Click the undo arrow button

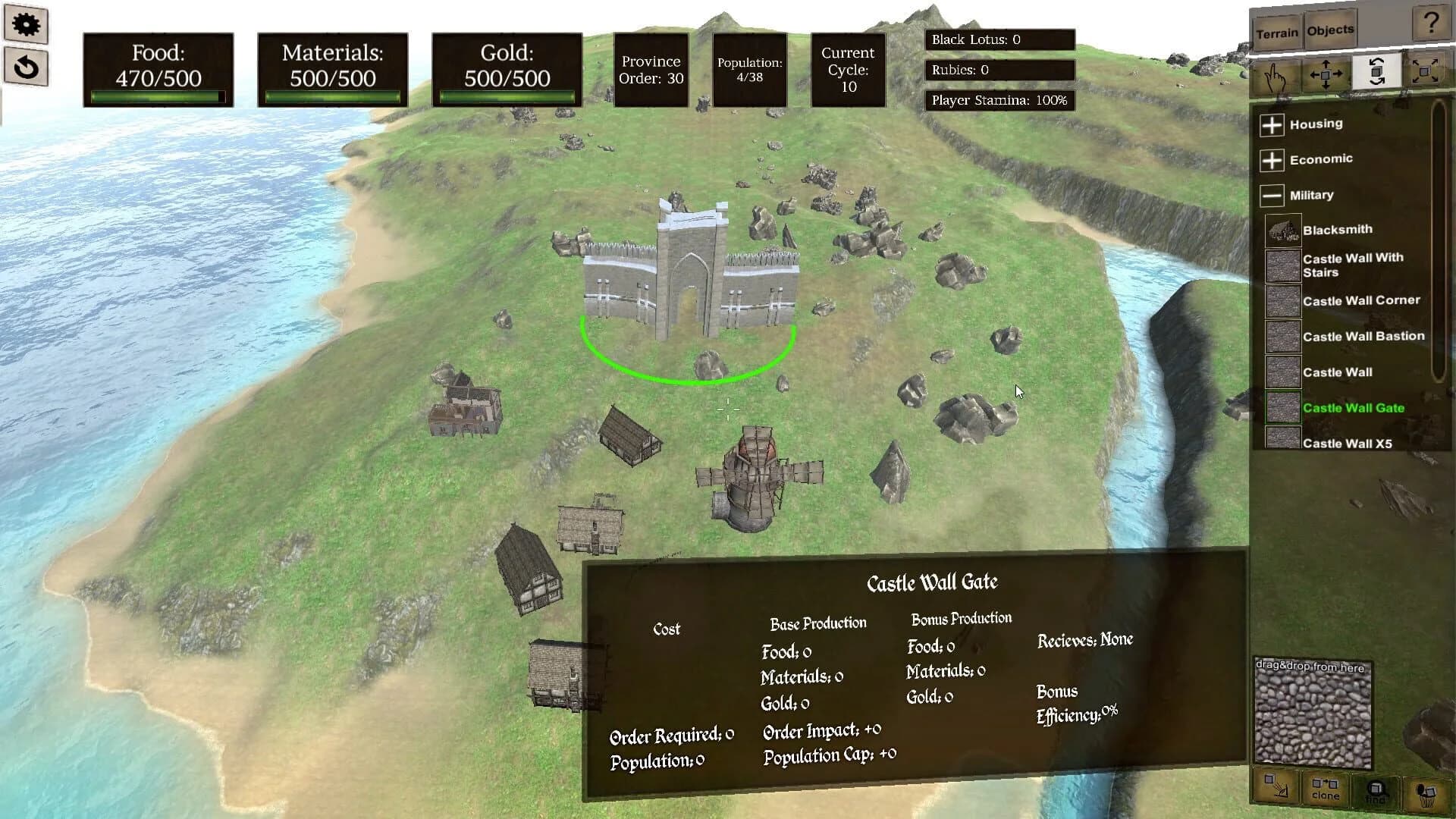pos(27,70)
